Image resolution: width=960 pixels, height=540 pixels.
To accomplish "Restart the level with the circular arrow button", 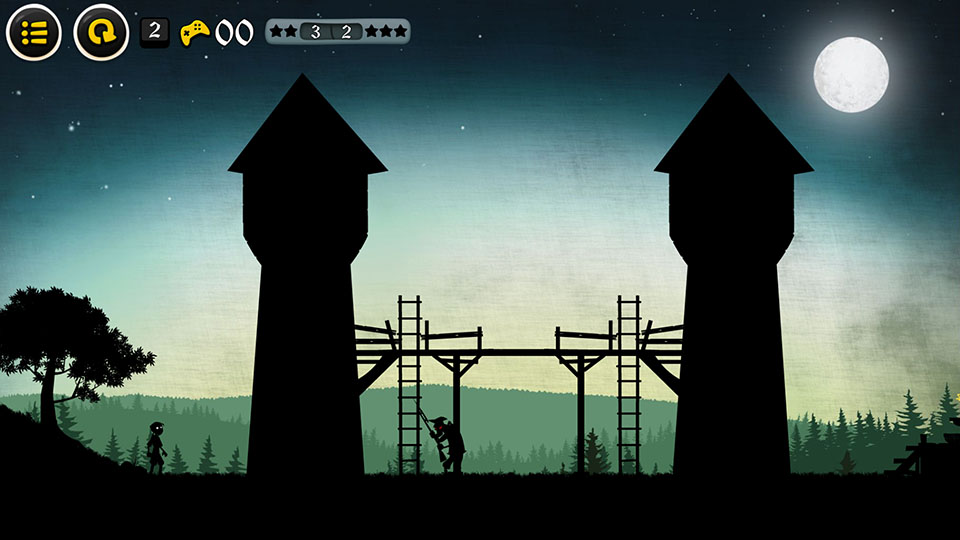I will pos(101,32).
